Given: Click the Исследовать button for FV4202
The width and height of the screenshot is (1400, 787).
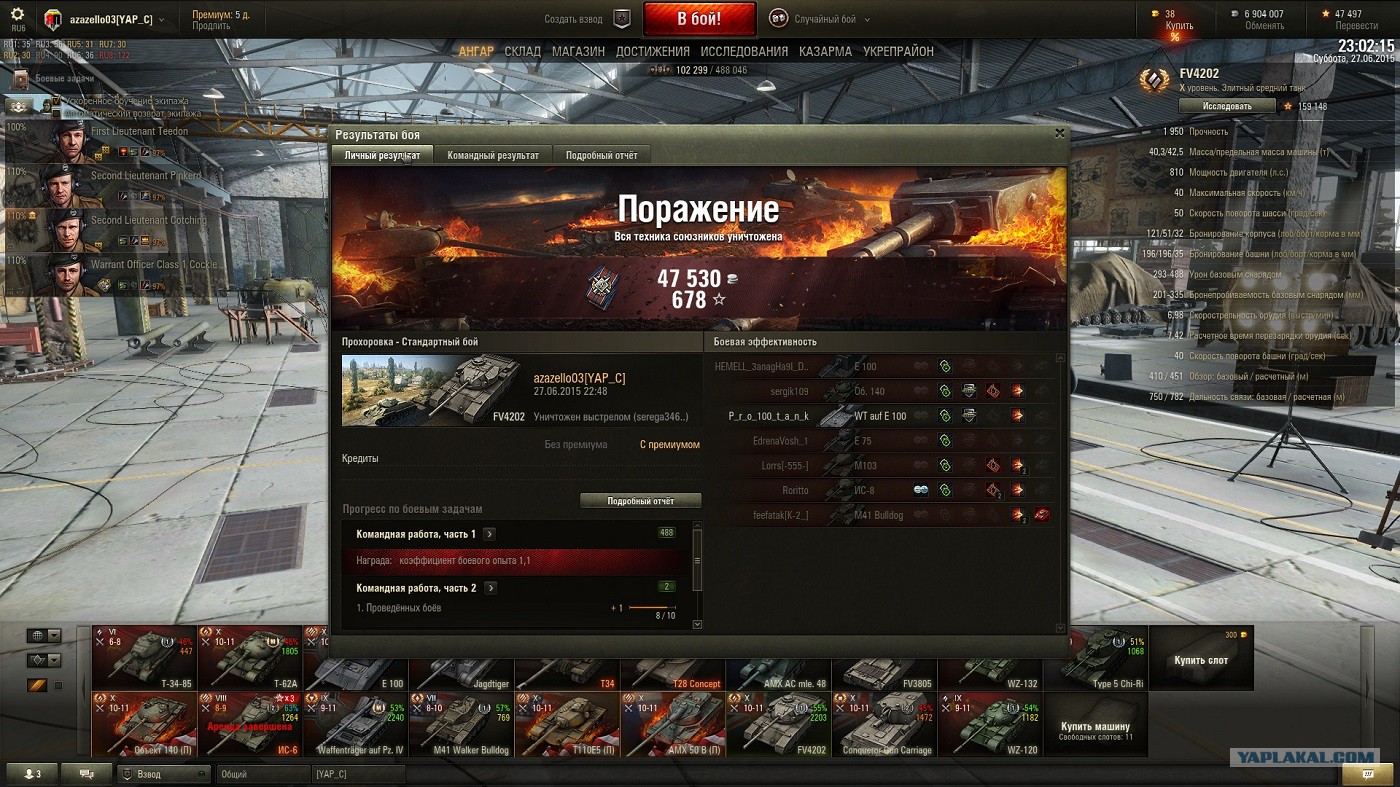Looking at the screenshot, I should coord(1226,106).
